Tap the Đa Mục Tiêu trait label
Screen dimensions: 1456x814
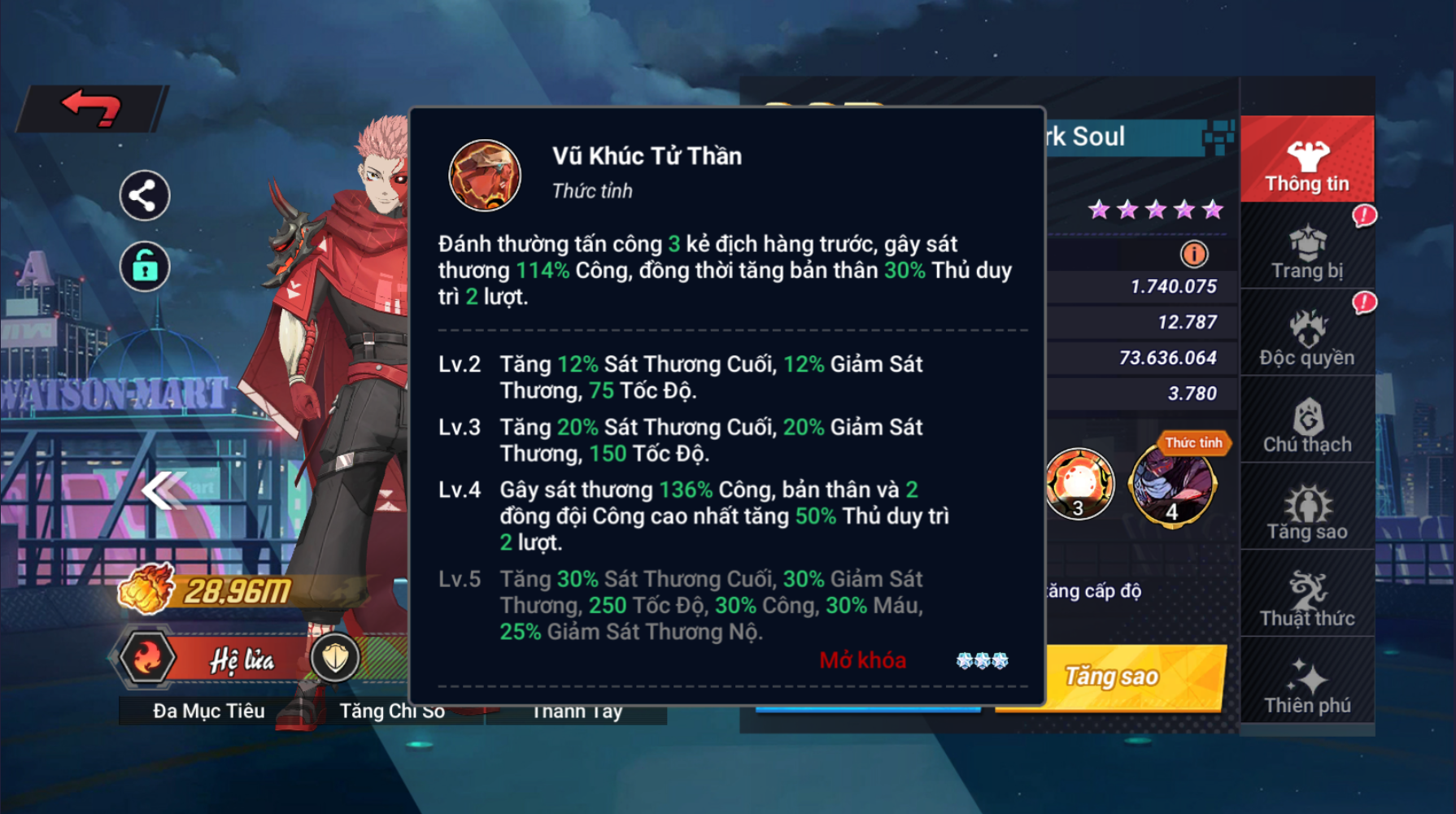[x=209, y=711]
